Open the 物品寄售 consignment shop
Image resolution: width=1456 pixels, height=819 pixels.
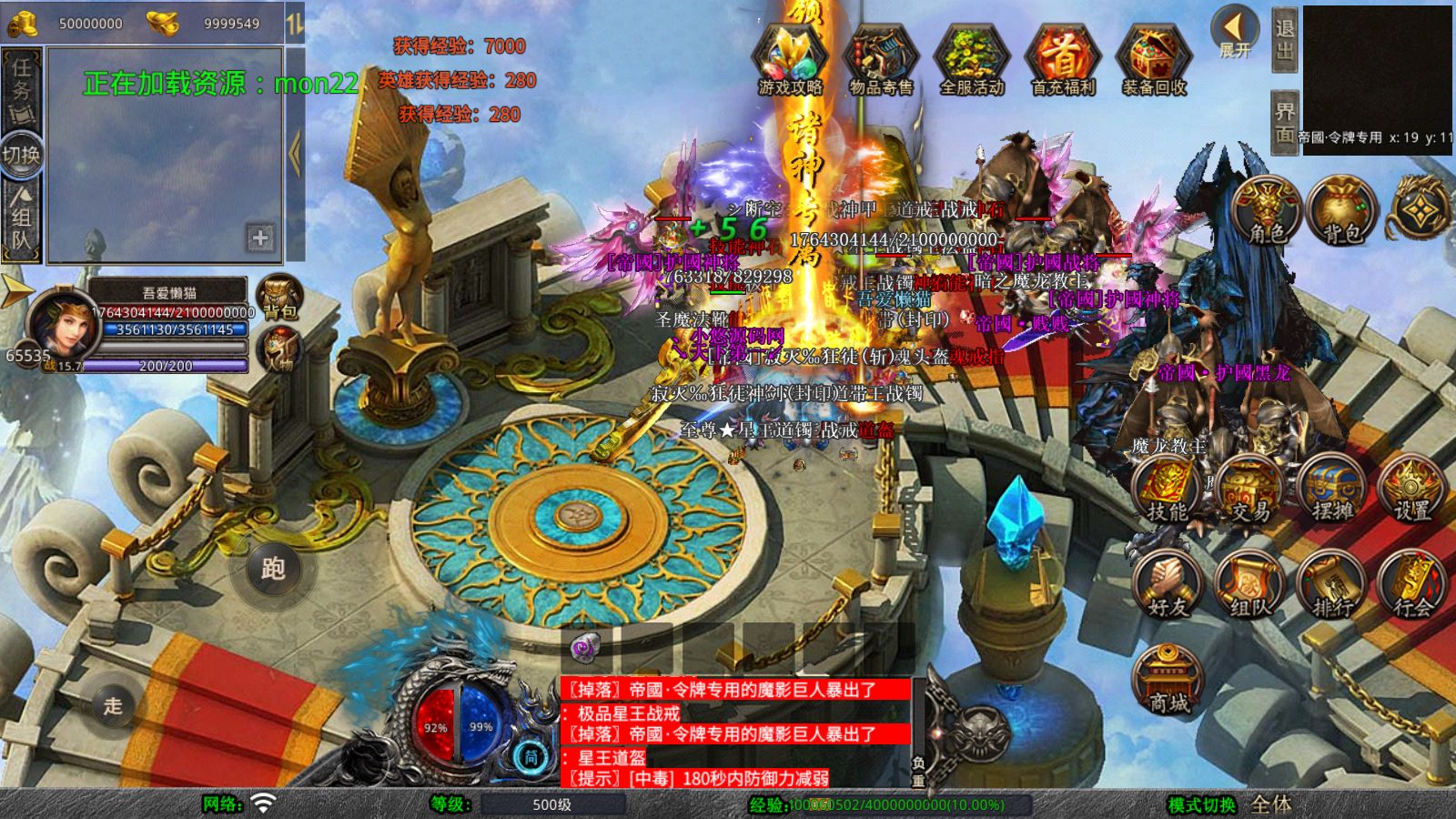click(x=881, y=60)
